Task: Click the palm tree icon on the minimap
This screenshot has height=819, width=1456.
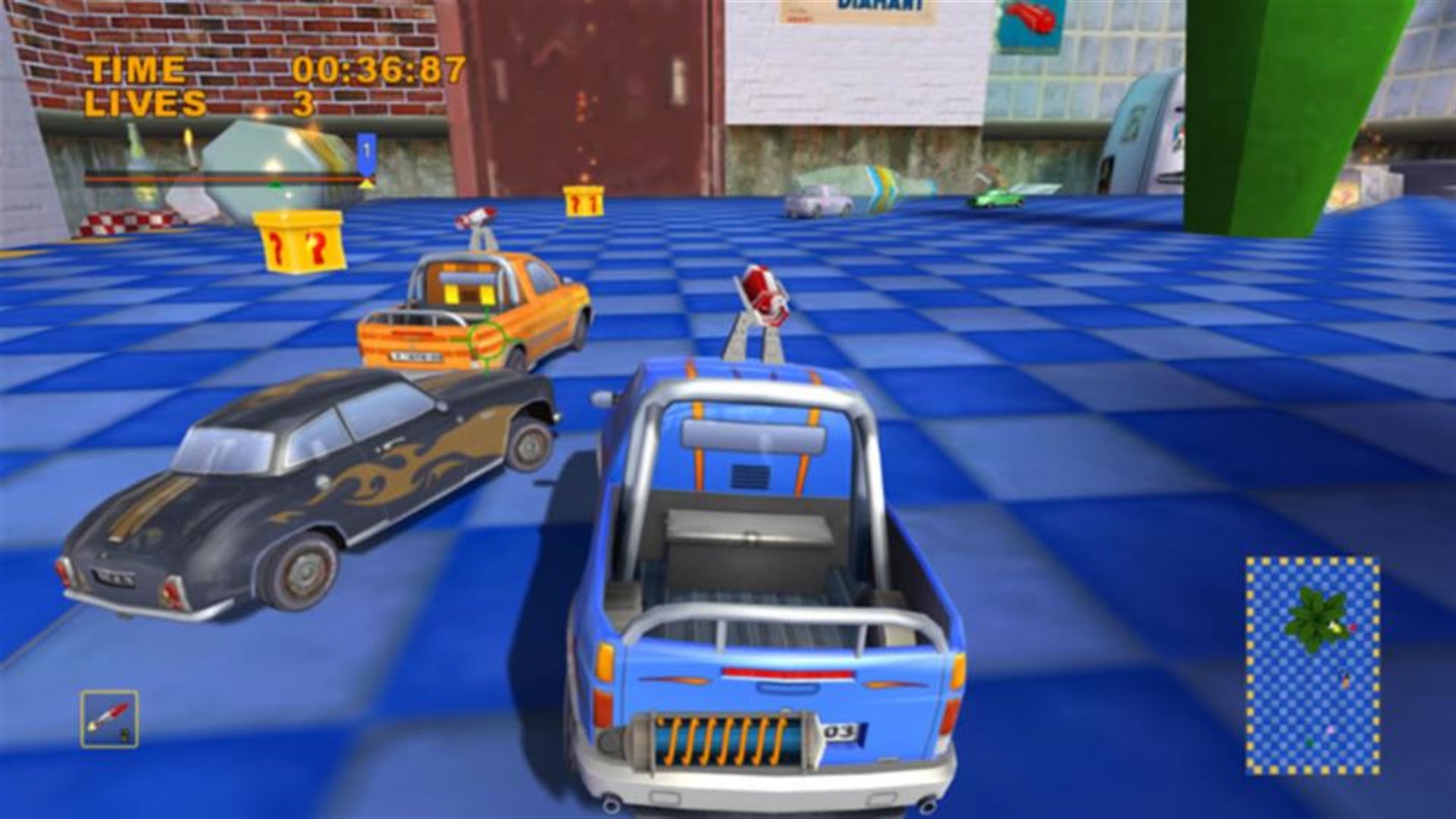Action: pyautogui.click(x=1316, y=618)
